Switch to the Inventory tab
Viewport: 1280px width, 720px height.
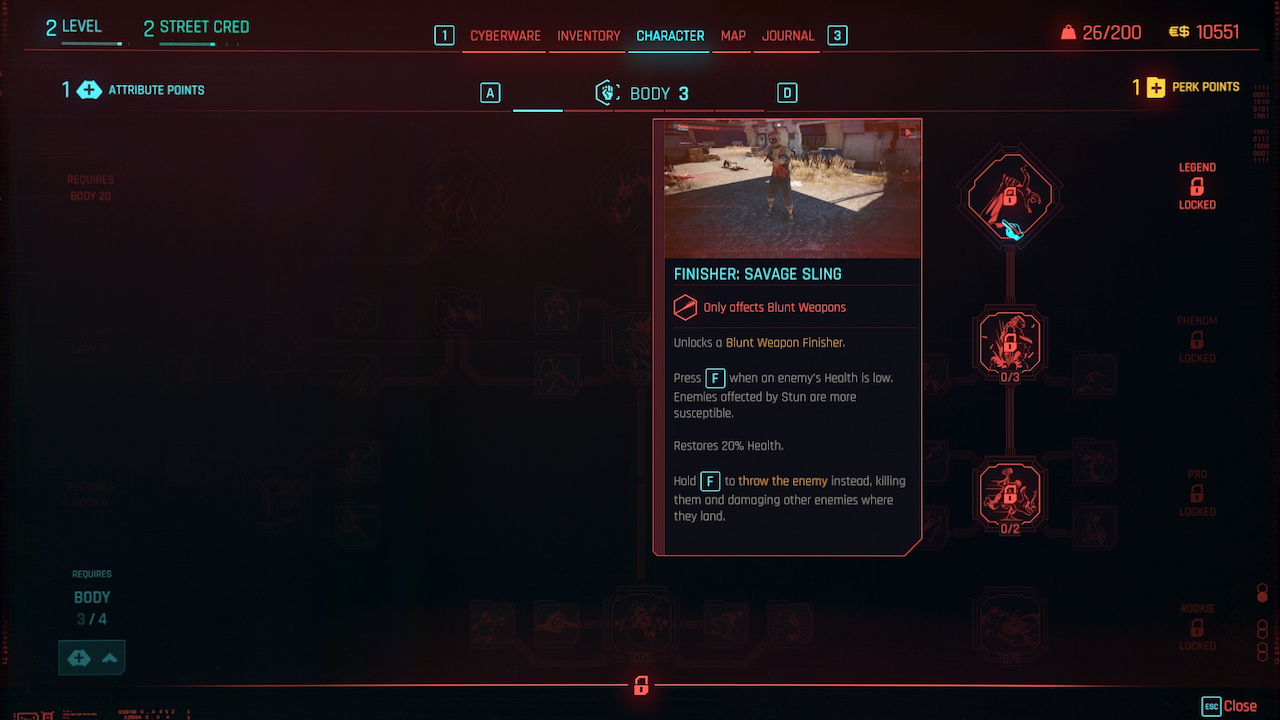(x=587, y=35)
